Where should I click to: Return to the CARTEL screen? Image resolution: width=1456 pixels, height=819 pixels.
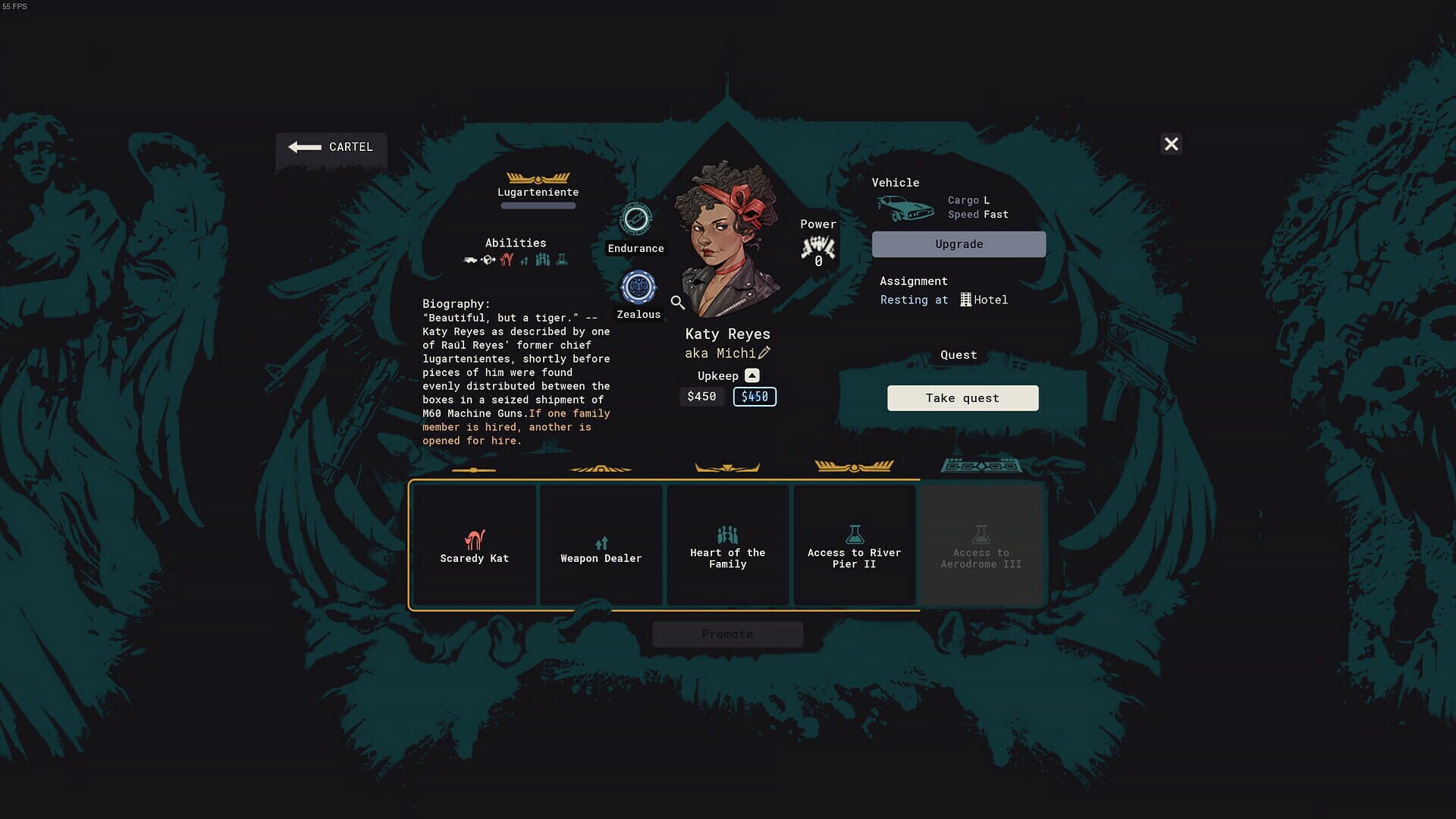click(x=331, y=147)
